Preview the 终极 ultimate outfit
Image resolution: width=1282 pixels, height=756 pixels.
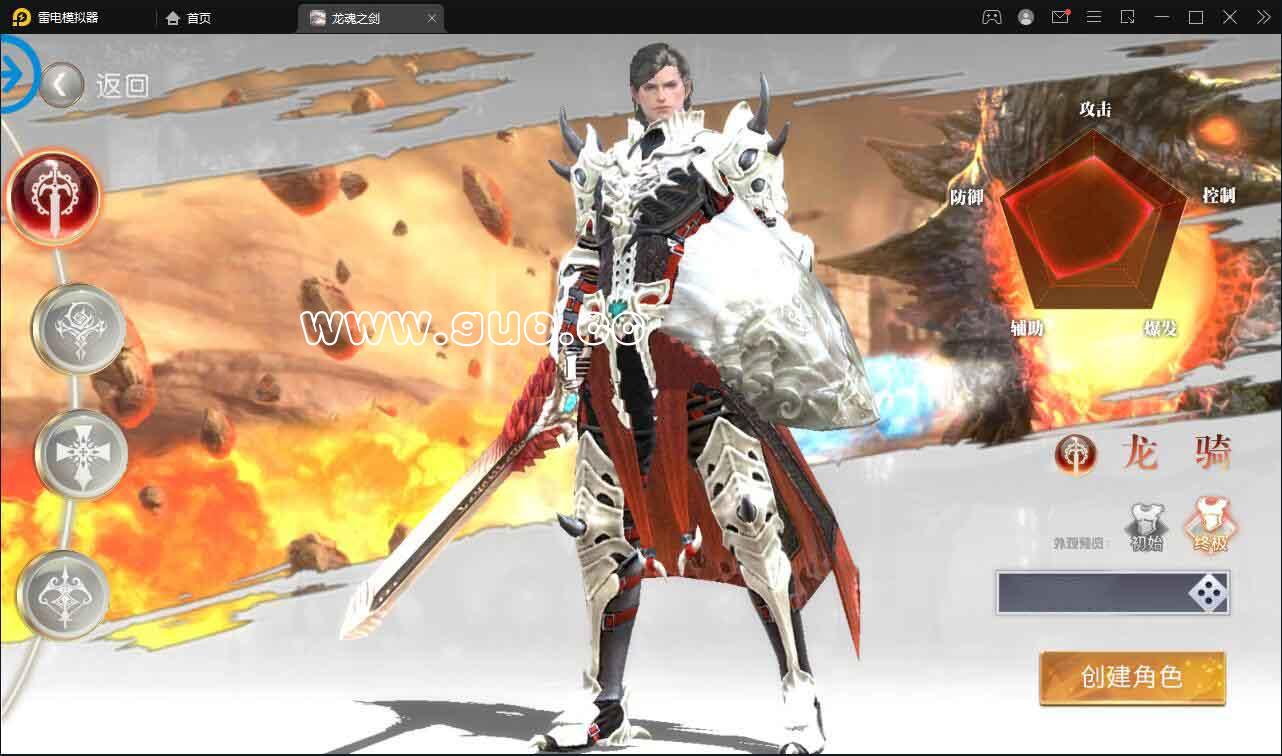[1209, 525]
